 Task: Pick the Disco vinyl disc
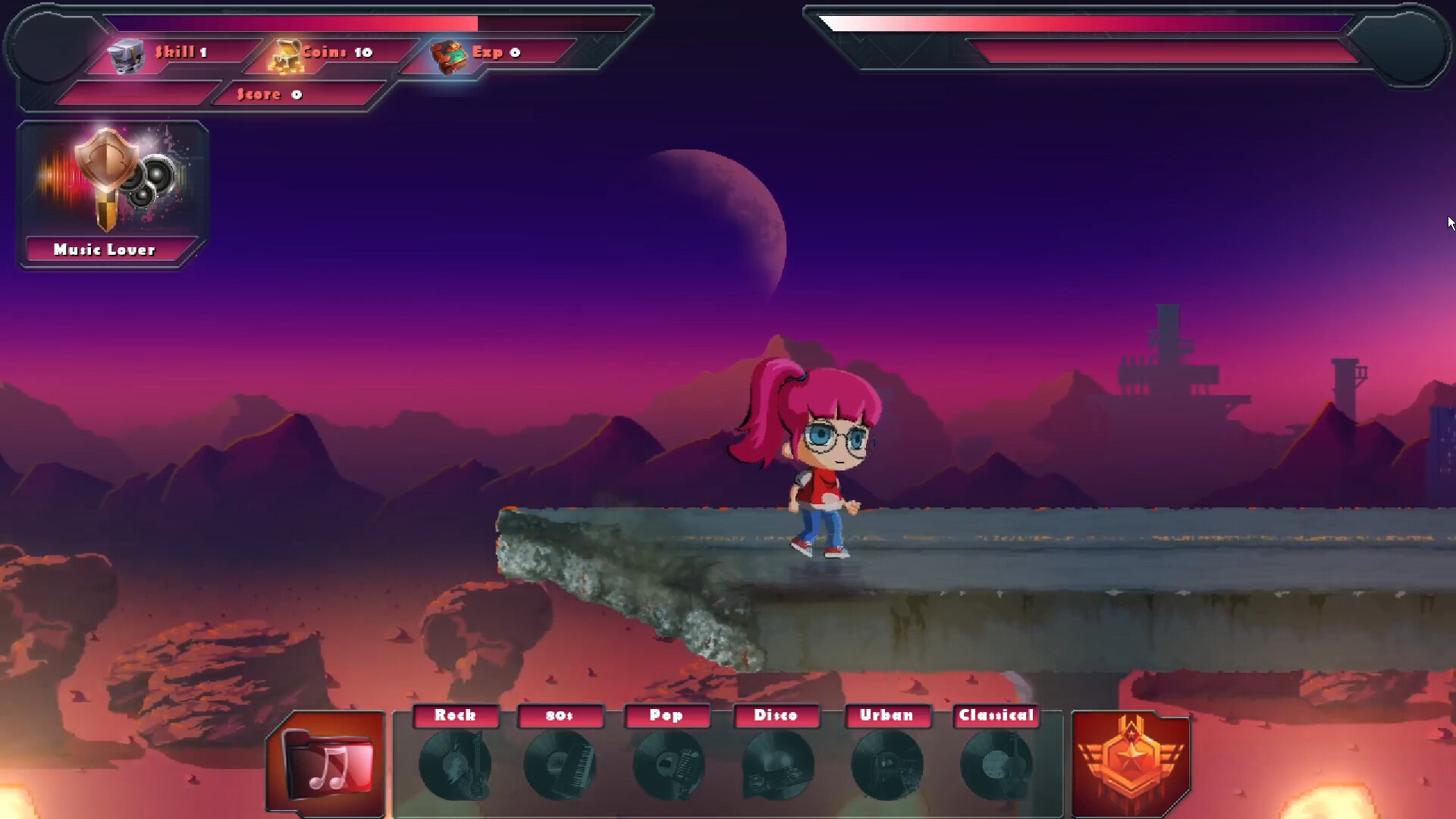pyautogui.click(x=777, y=764)
